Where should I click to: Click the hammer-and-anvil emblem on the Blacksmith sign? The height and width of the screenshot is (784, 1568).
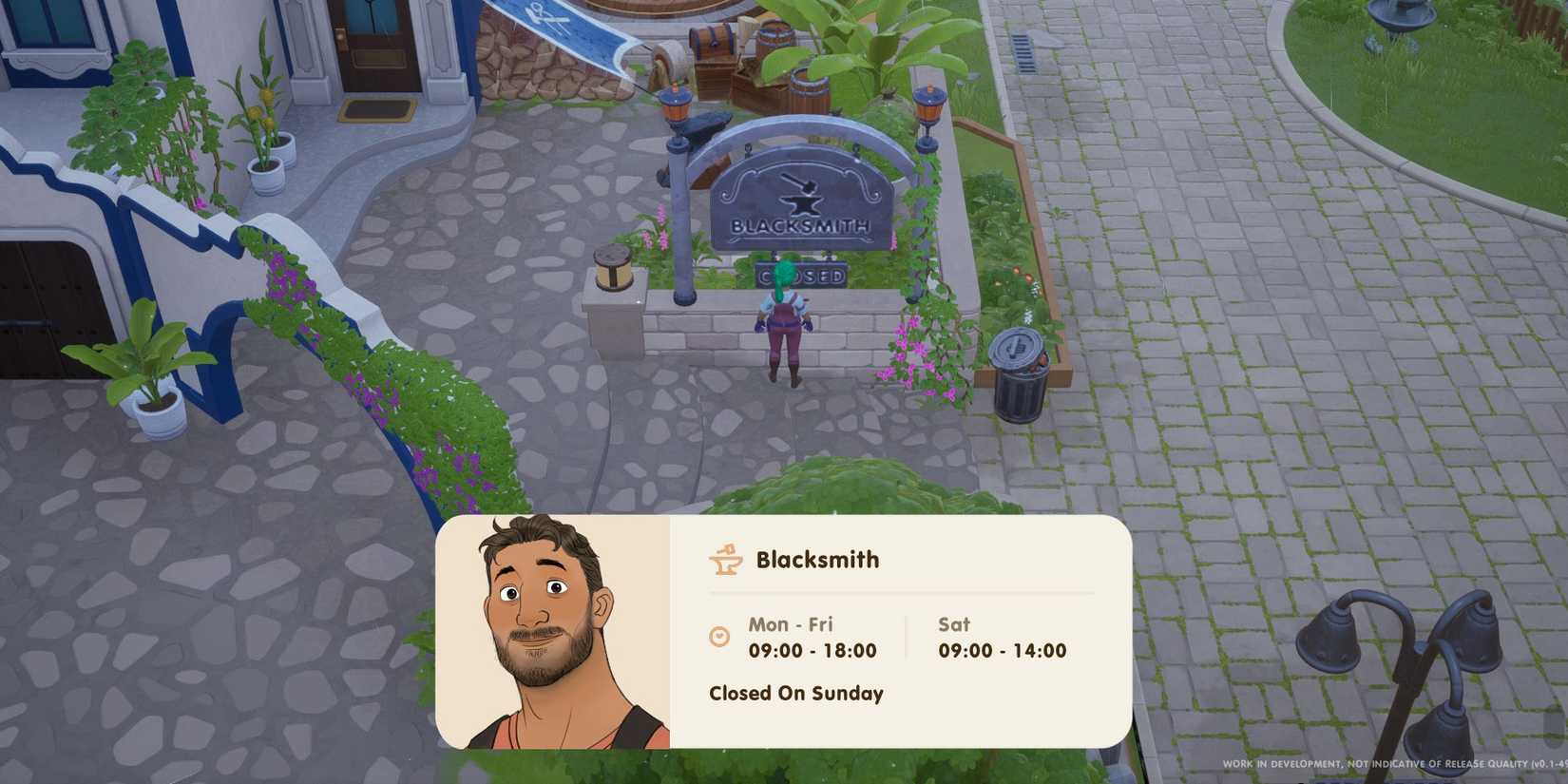point(803,195)
